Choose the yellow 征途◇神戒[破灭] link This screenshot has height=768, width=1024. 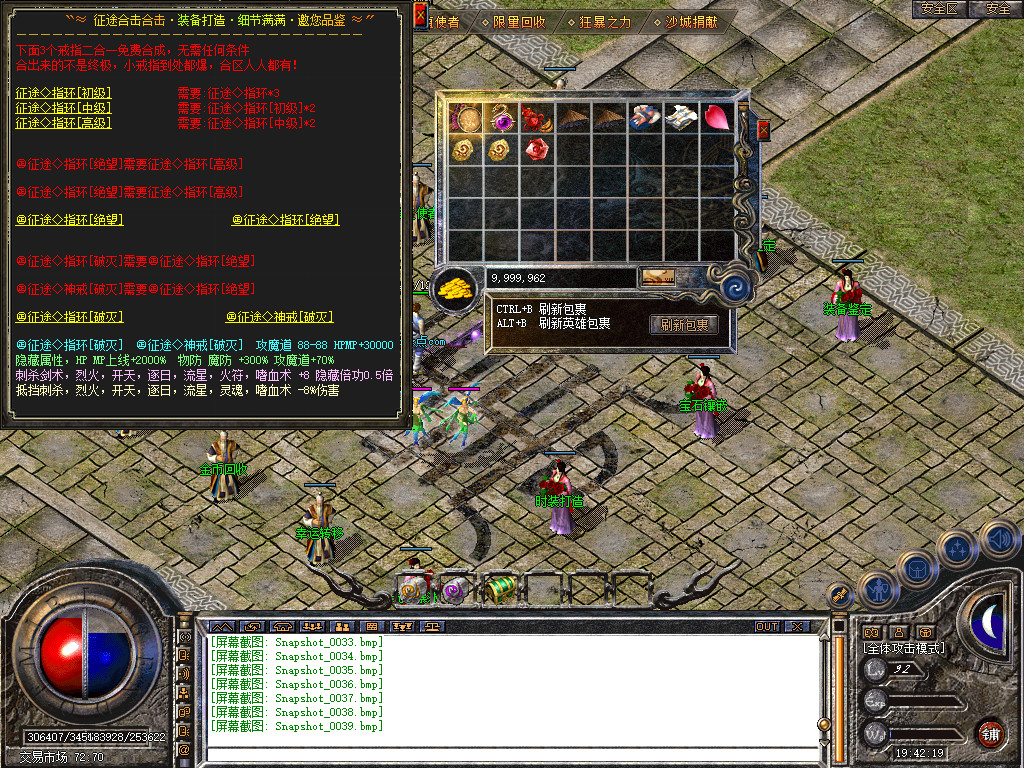tap(278, 317)
